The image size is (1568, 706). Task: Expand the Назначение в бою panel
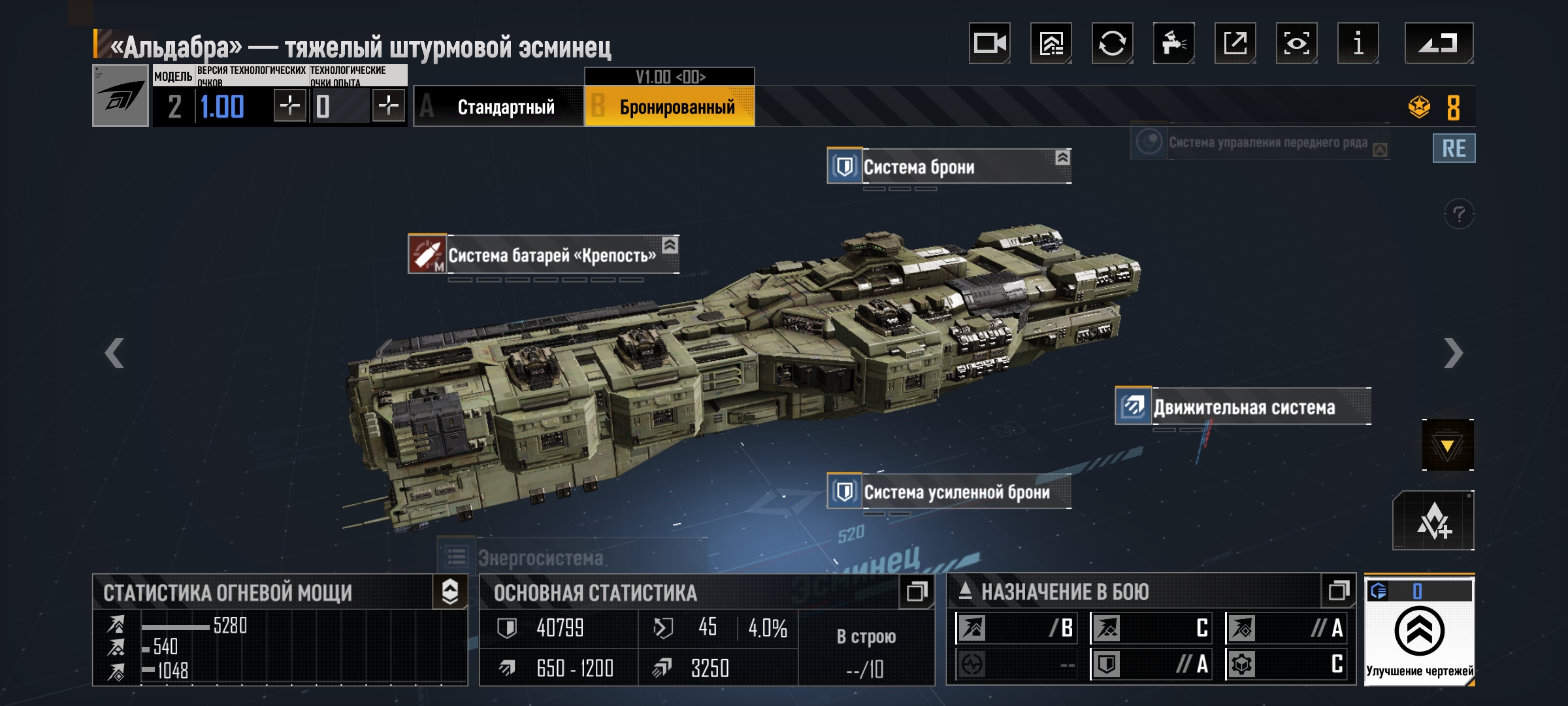click(x=1339, y=591)
